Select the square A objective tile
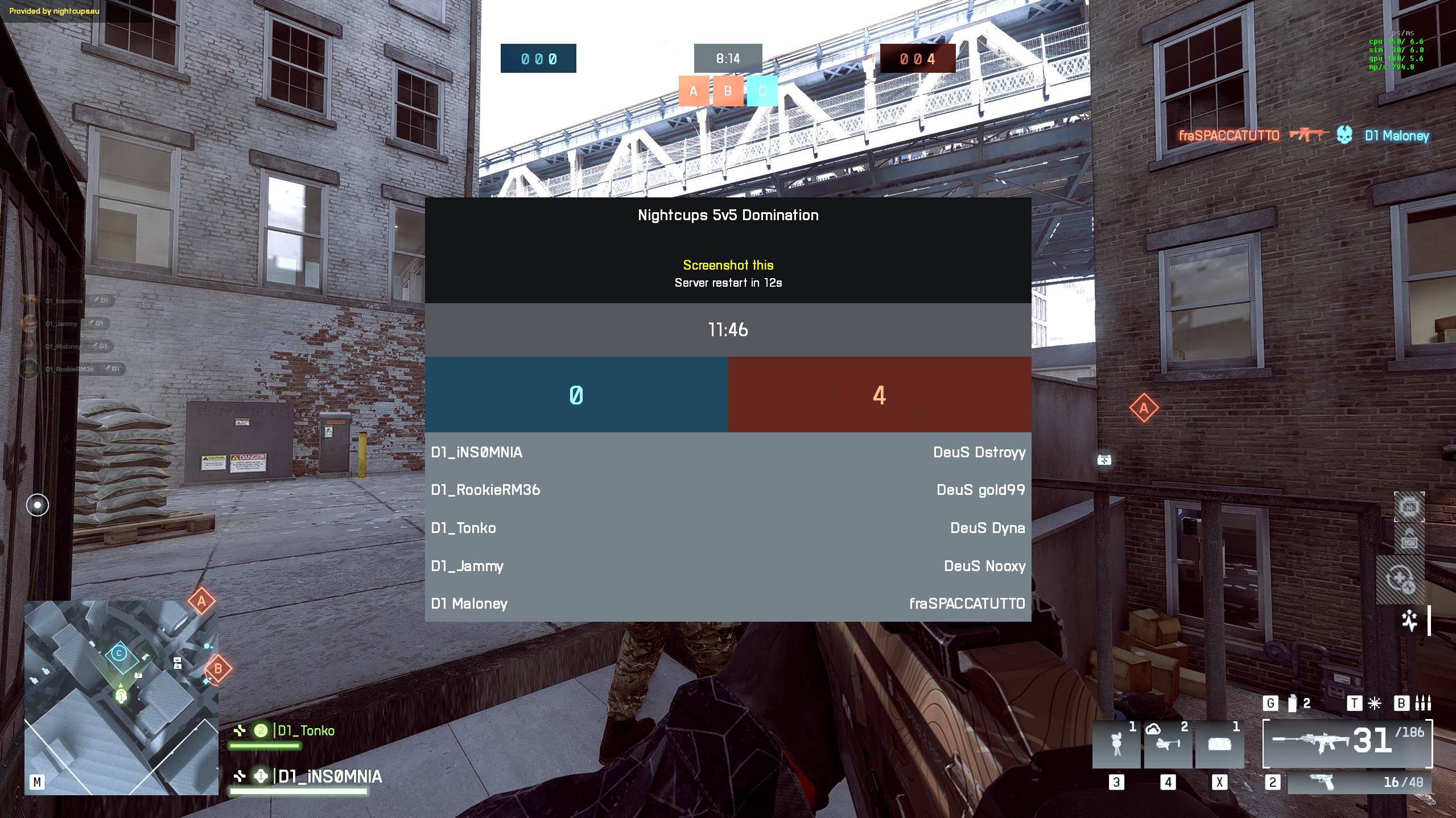Screen dimensions: 1456x818 [694, 91]
